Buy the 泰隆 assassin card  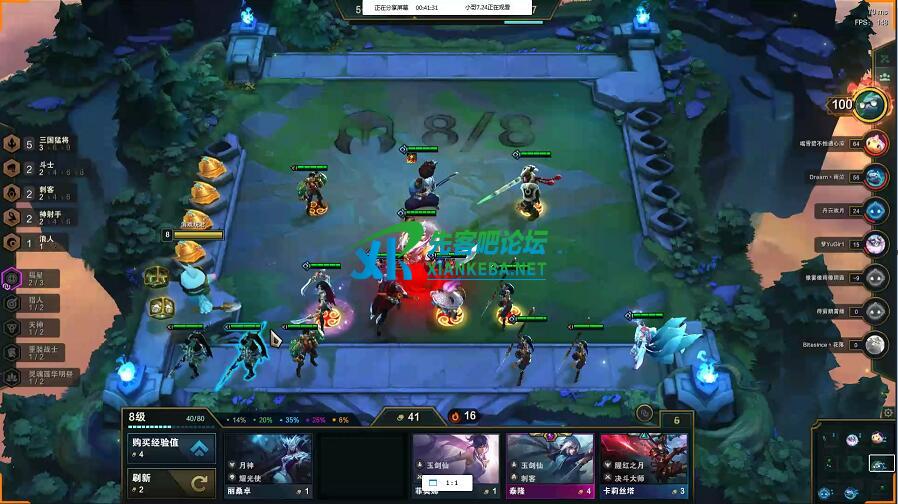coord(550,466)
